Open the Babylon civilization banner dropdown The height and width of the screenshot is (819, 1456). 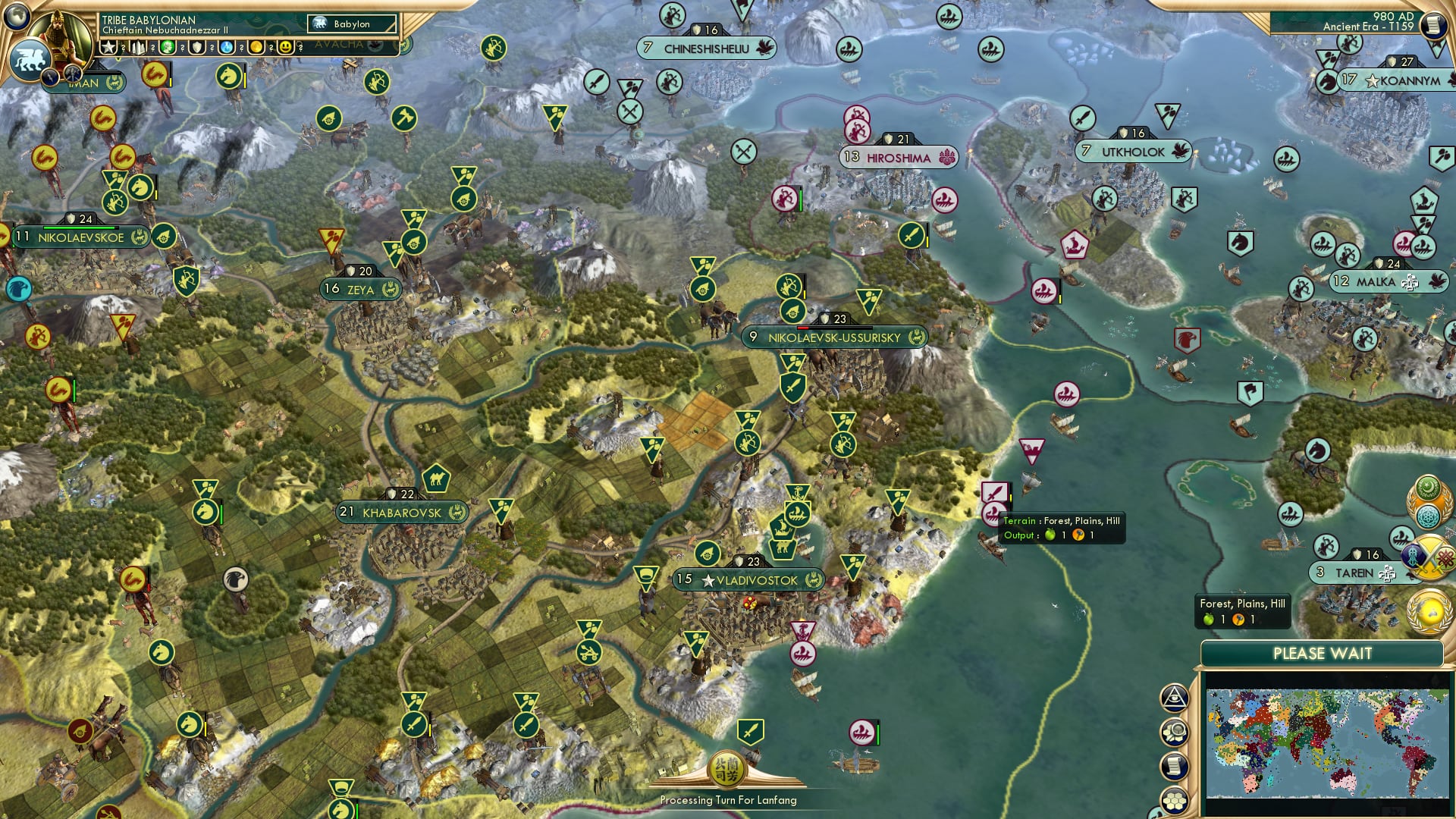(353, 24)
